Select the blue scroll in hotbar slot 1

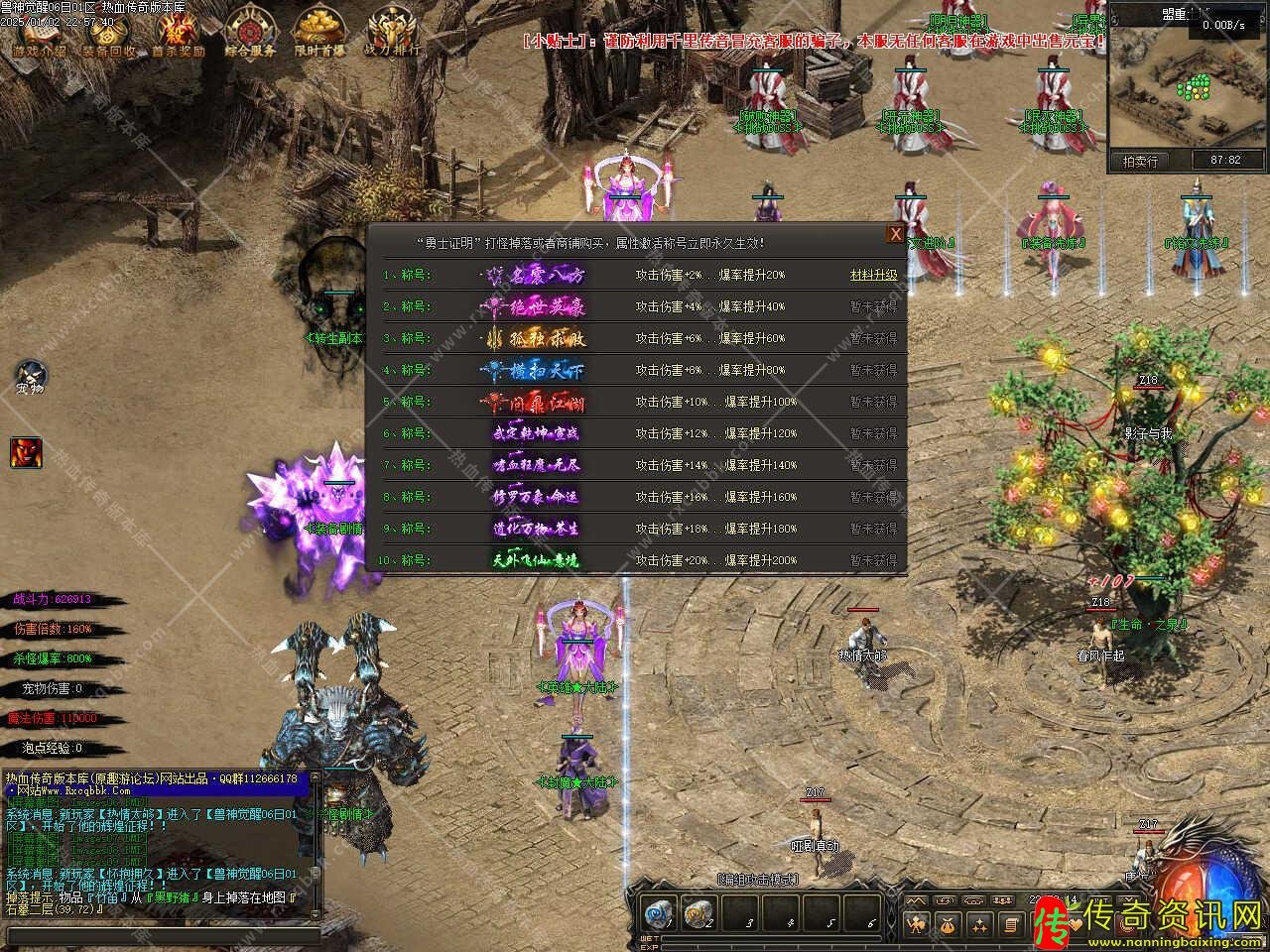(x=657, y=913)
